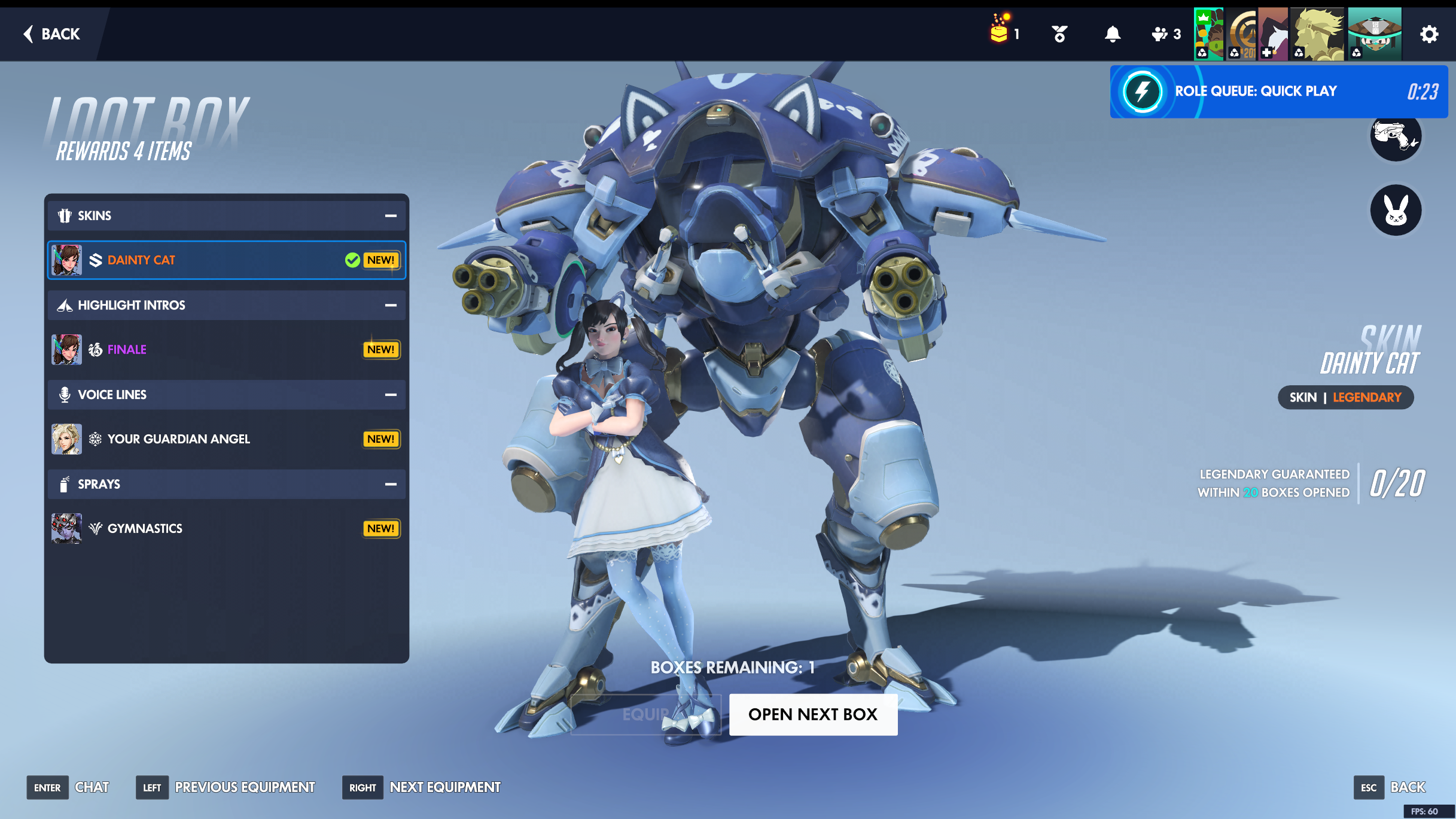Open the notifications bell
Image resolution: width=1456 pixels, height=819 pixels.
pos(1112,34)
